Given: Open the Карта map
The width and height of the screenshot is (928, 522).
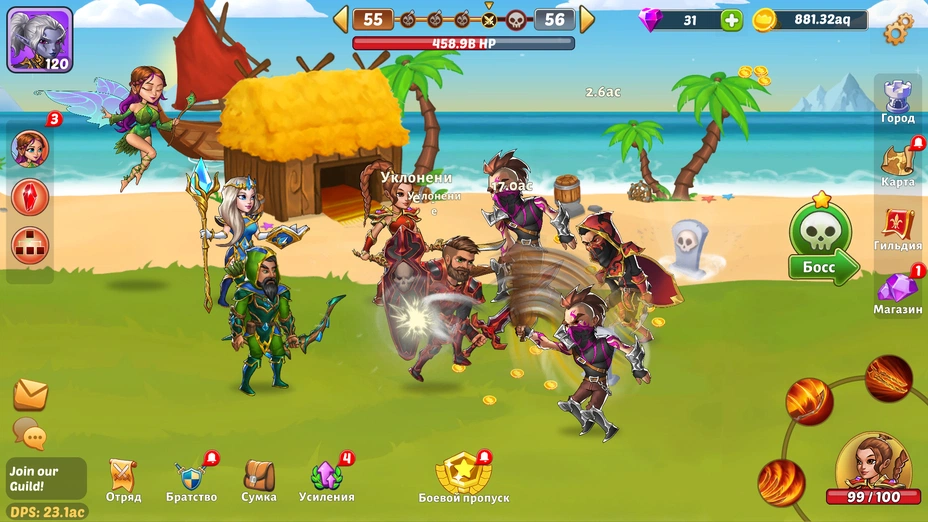Looking at the screenshot, I should [897, 165].
